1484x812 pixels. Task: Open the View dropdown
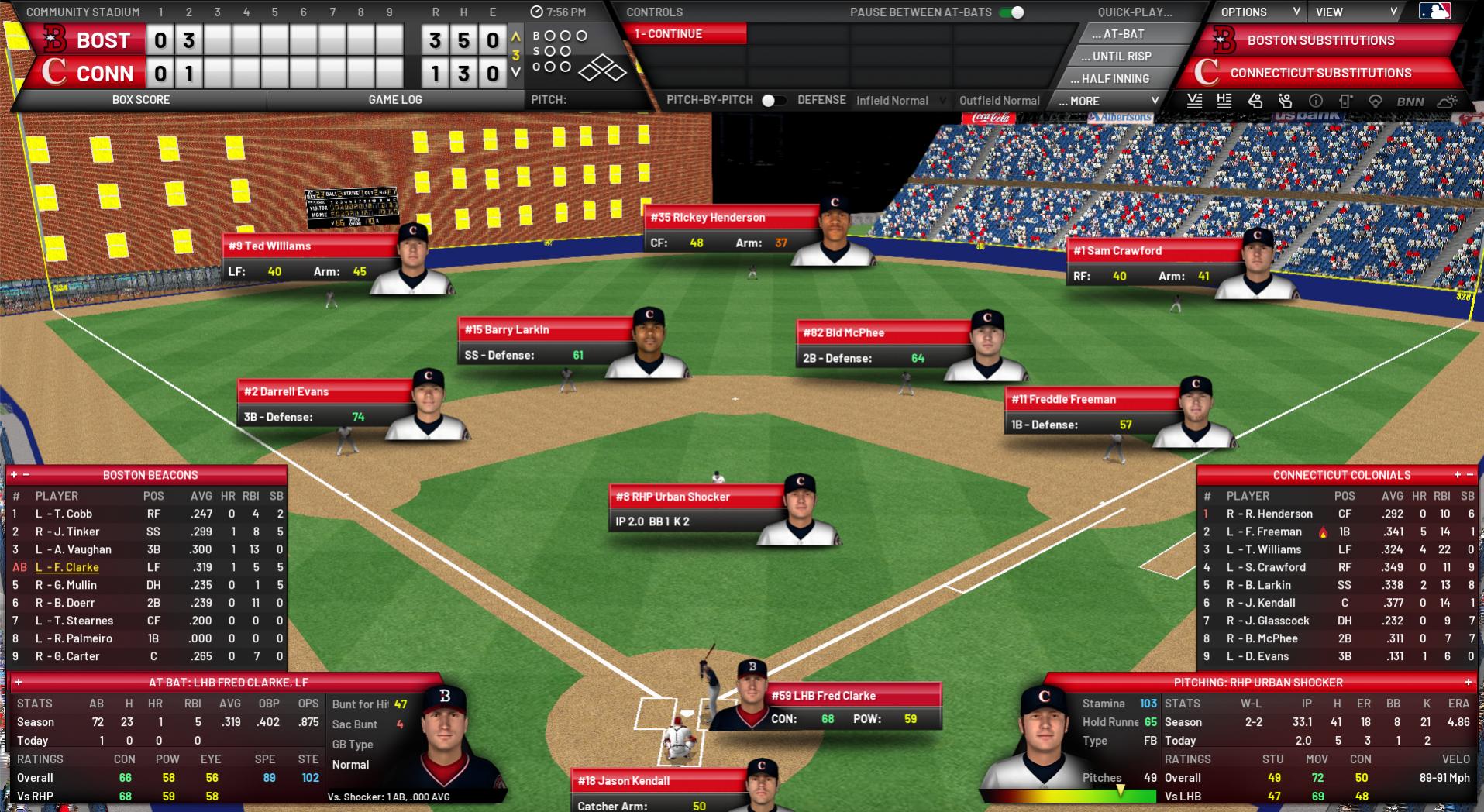coord(1355,12)
